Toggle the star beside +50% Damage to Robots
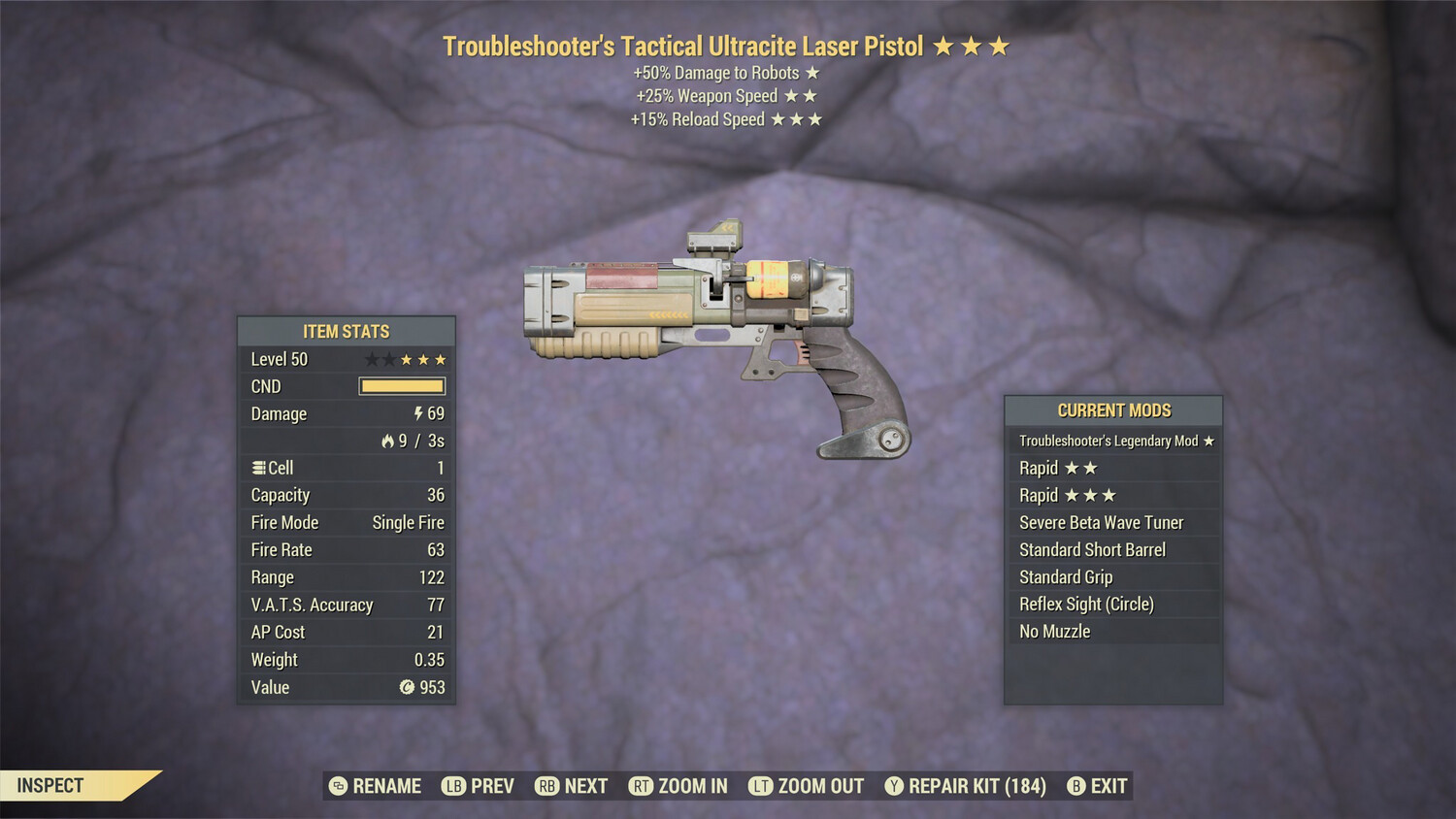 [812, 72]
